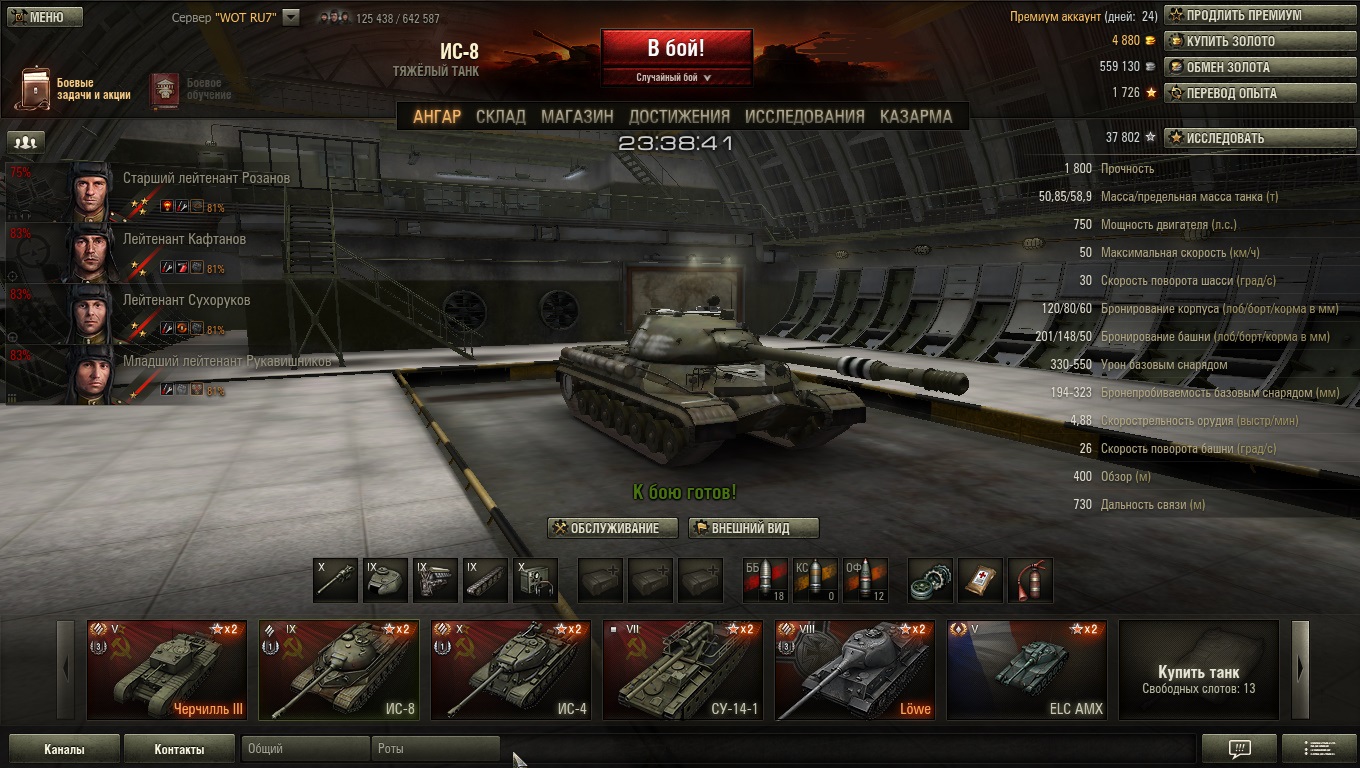1360x768 pixels.
Task: Switch to the СКЛАД tab
Action: tap(500, 116)
